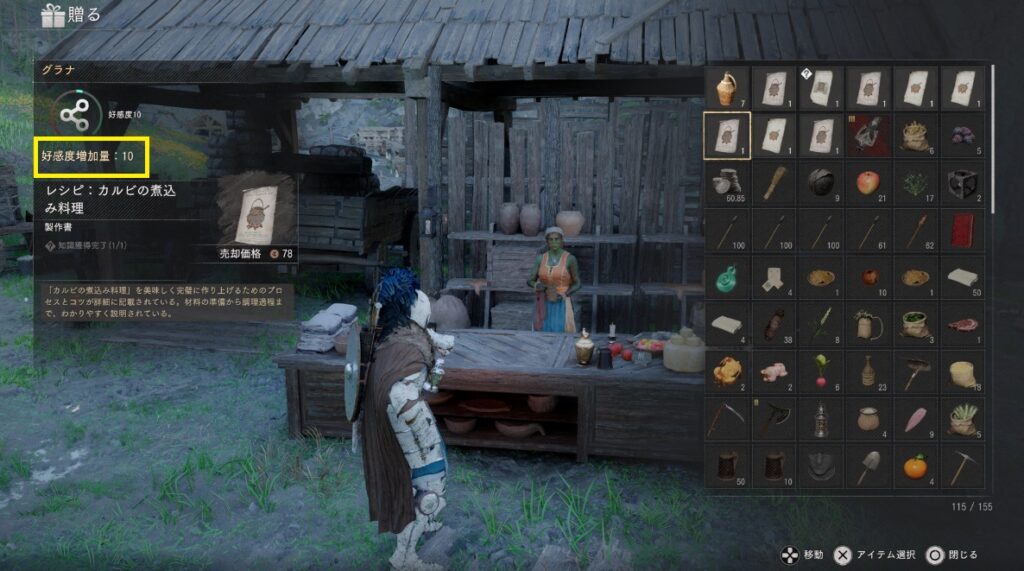Viewport: 1024px width, 571px height.
Task: Pick the red apple stack
Action: (x=868, y=182)
